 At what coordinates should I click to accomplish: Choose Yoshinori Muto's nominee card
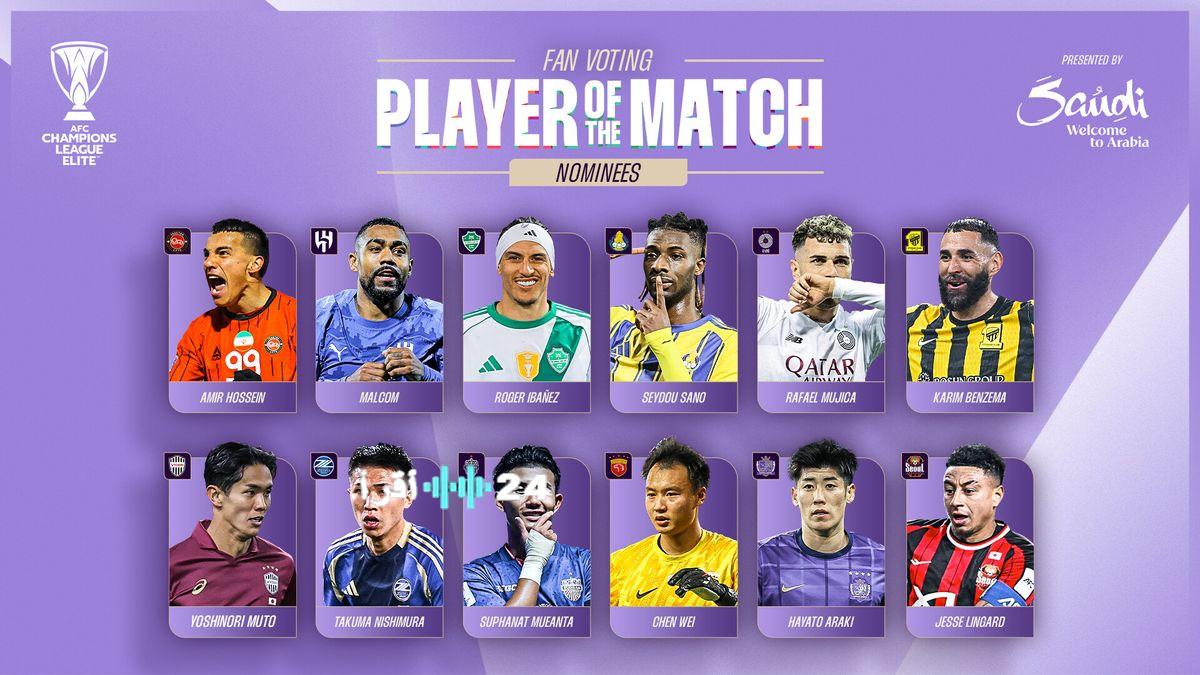(x=232, y=545)
